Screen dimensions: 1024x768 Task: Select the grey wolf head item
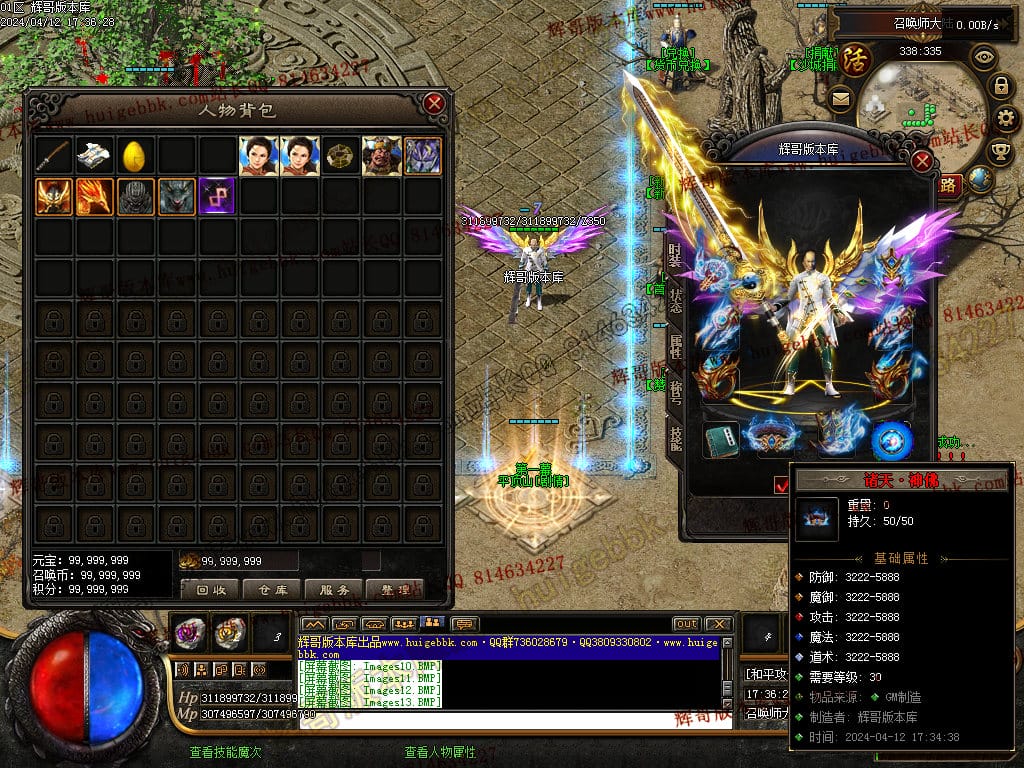pos(176,196)
